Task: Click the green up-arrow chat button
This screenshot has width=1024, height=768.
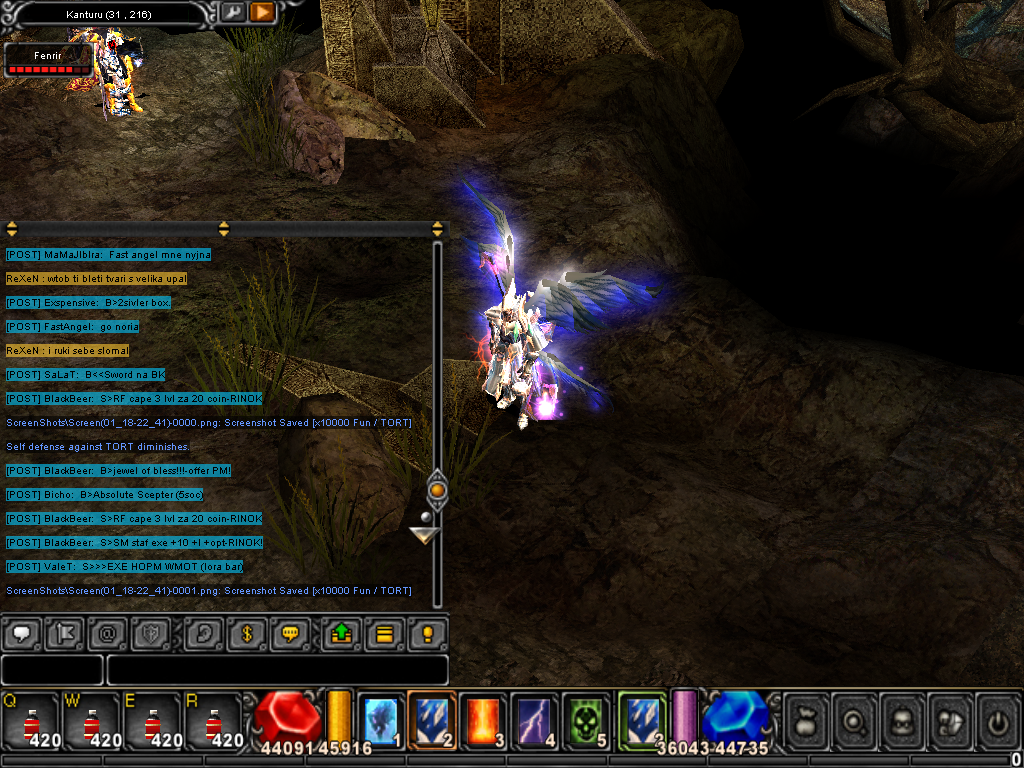Action: [341, 633]
